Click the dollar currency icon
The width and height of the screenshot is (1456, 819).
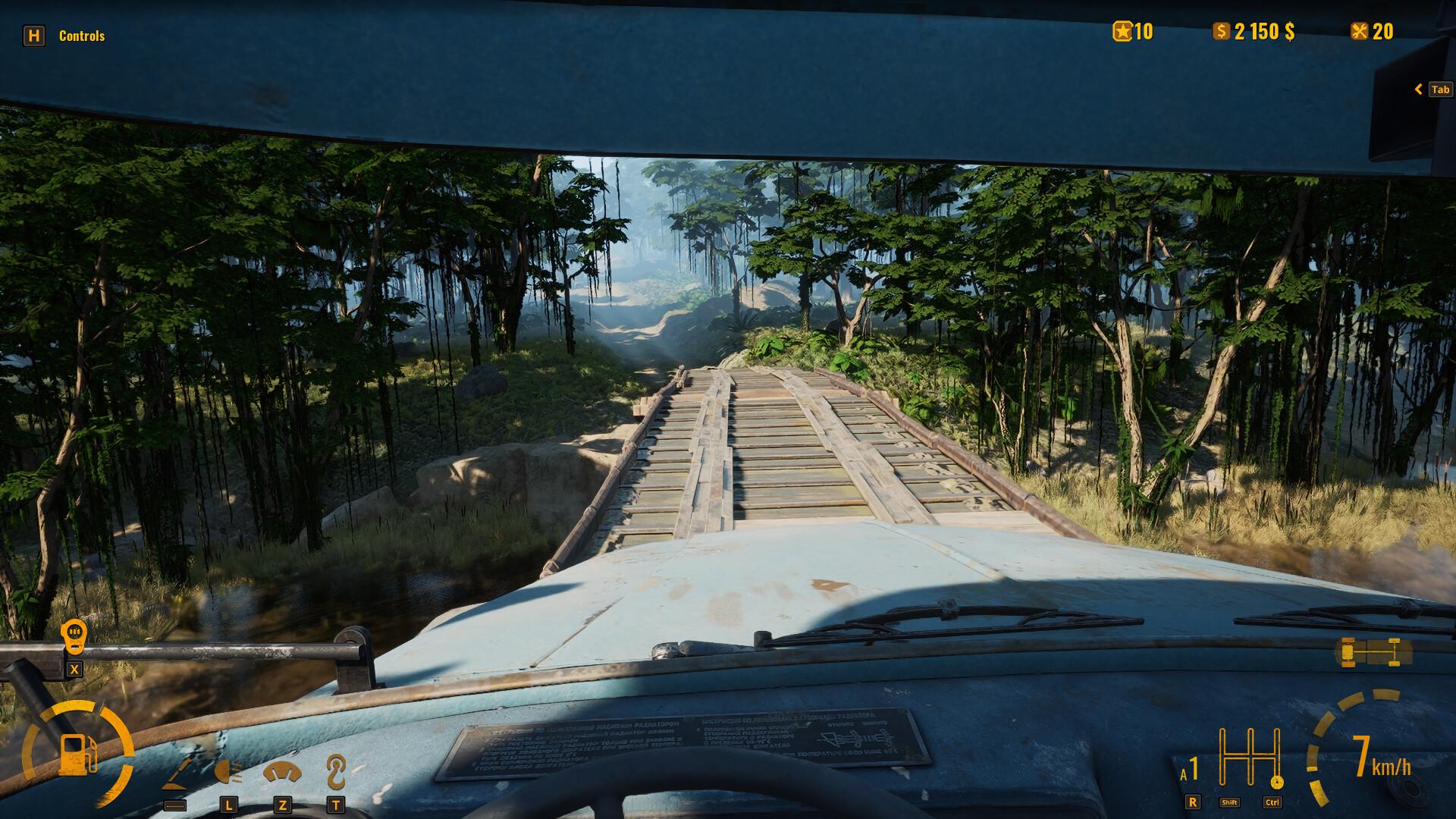click(1221, 32)
